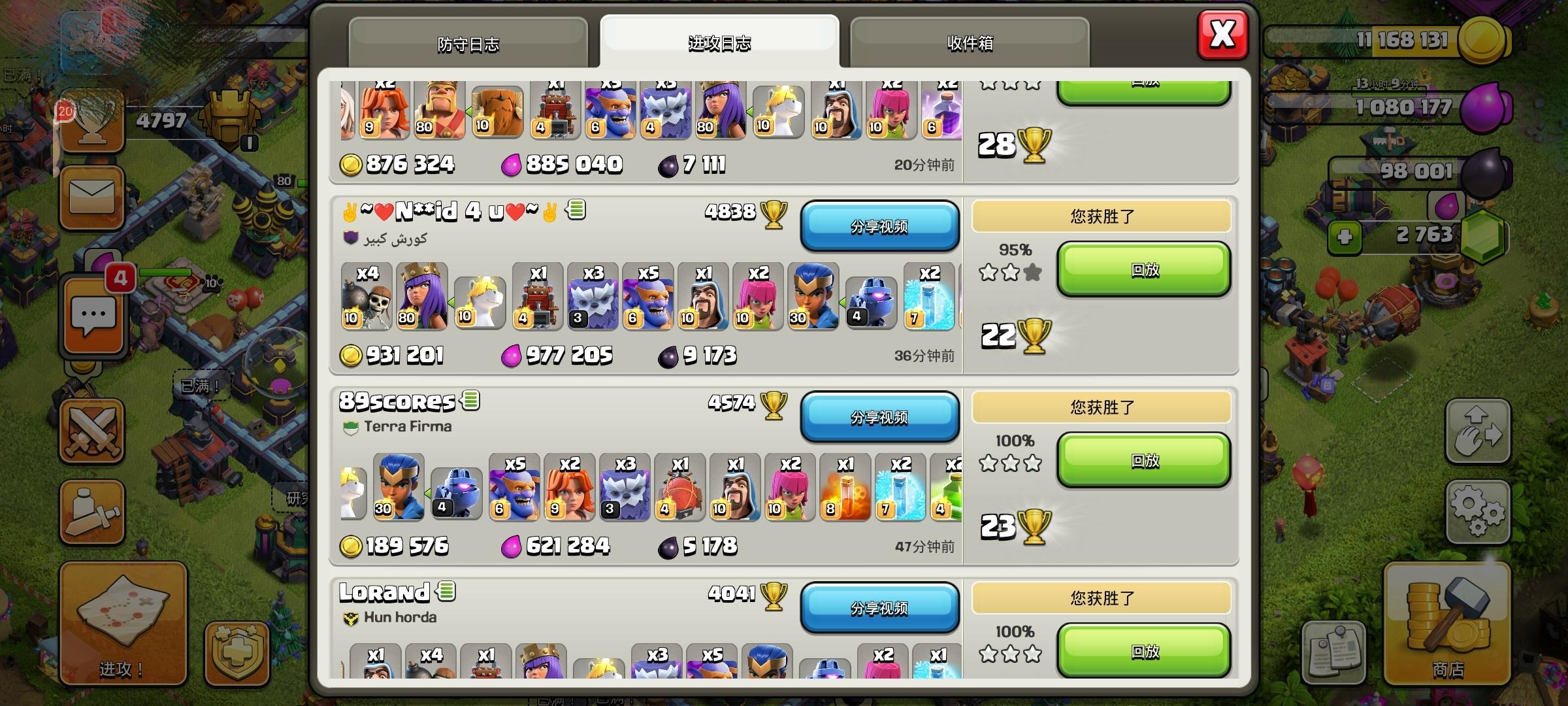Screen dimensions: 1568x706
Task: Click the third star of the 95% attack
Action: point(1032,273)
